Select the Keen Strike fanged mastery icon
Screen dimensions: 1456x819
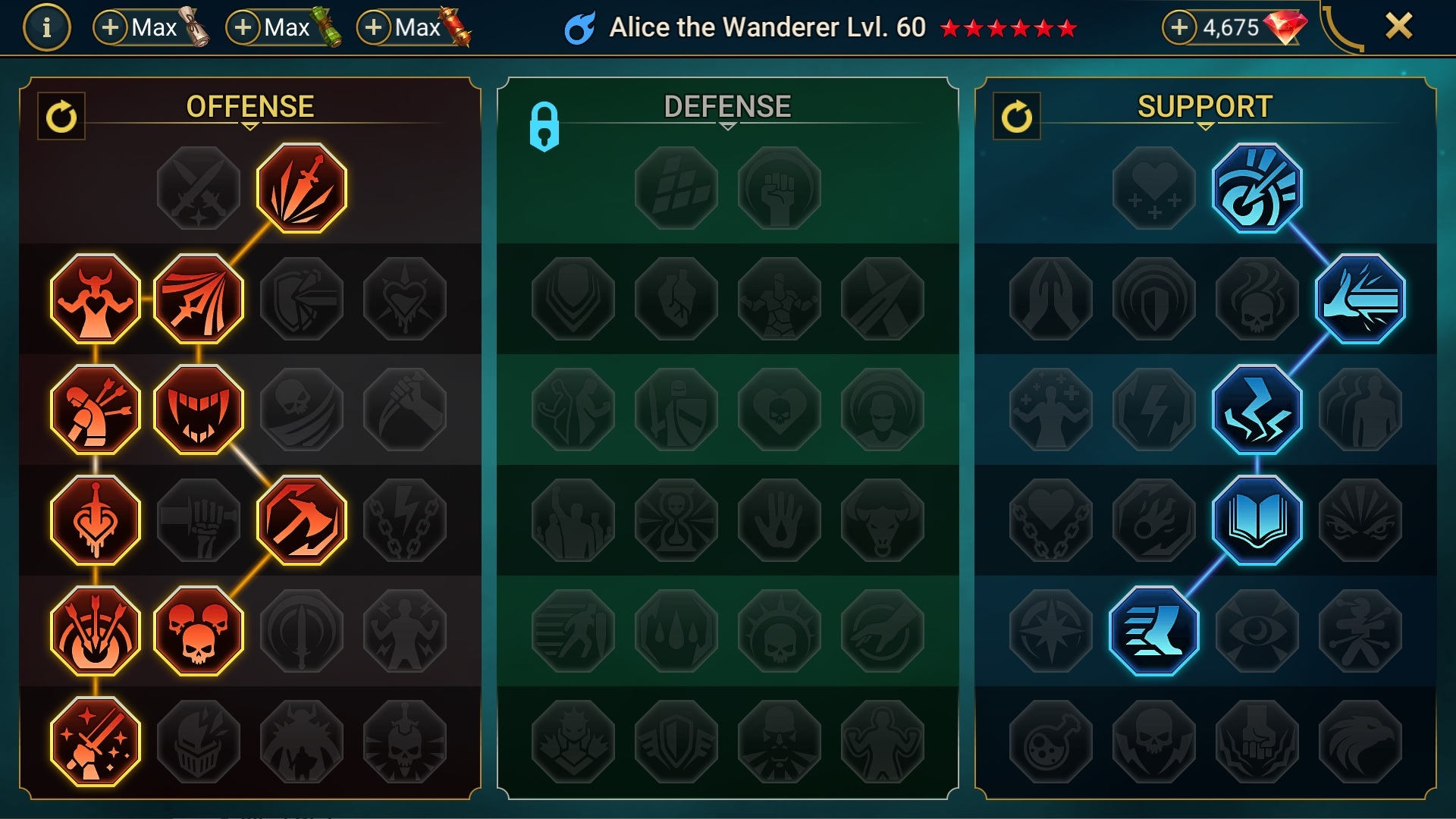pos(199,409)
